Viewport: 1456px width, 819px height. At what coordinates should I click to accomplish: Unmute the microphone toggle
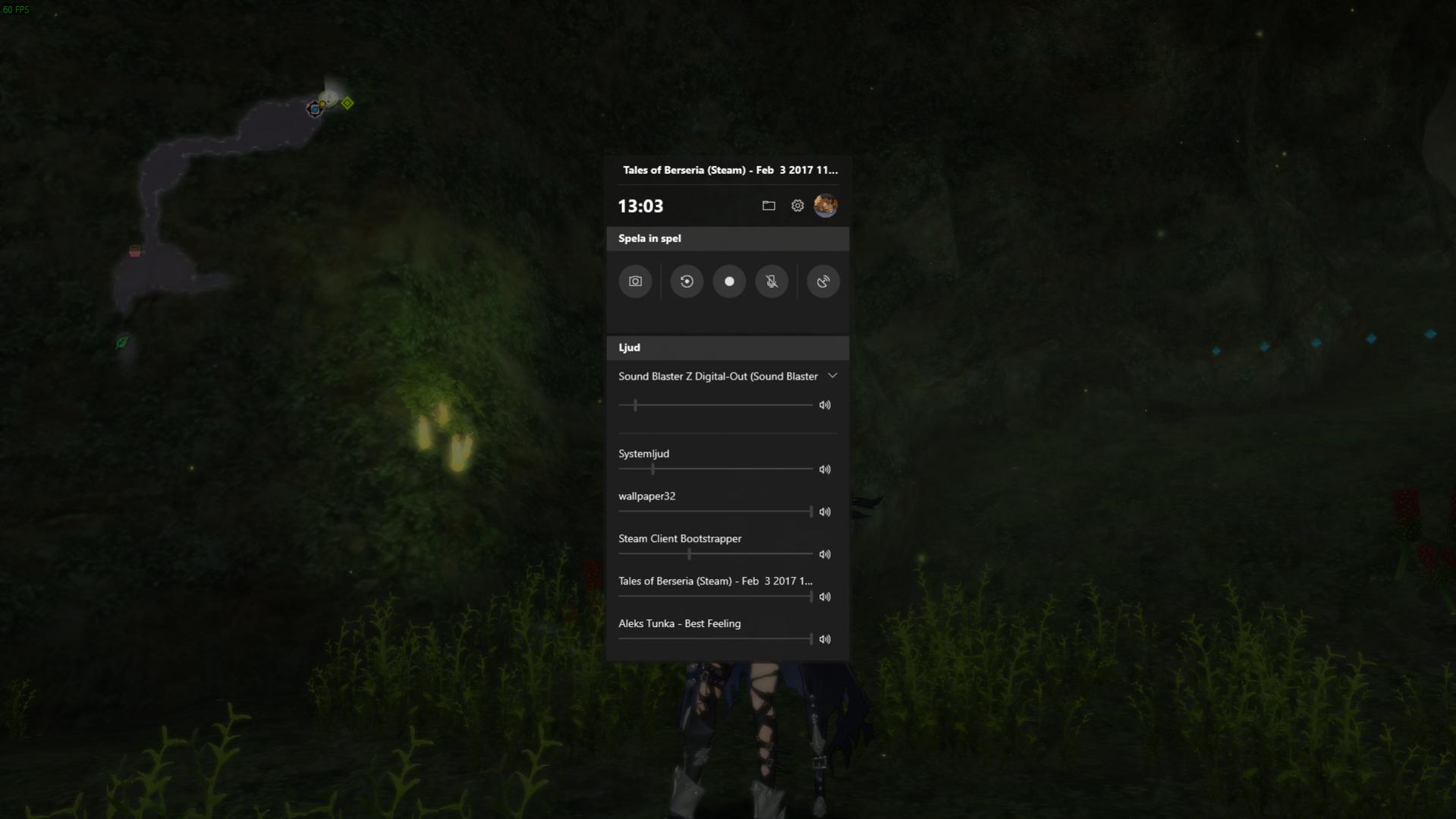coord(772,281)
